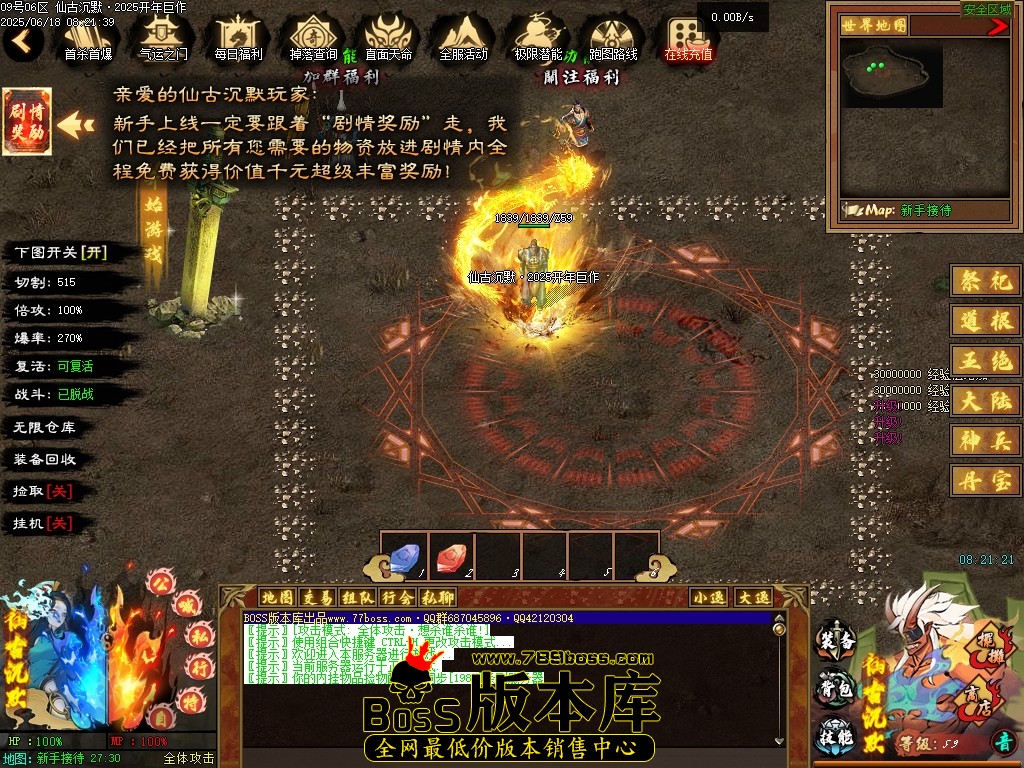1024x768 pixels.
Task: Open the 装备回收 equipment recycle
Action: coord(44,459)
